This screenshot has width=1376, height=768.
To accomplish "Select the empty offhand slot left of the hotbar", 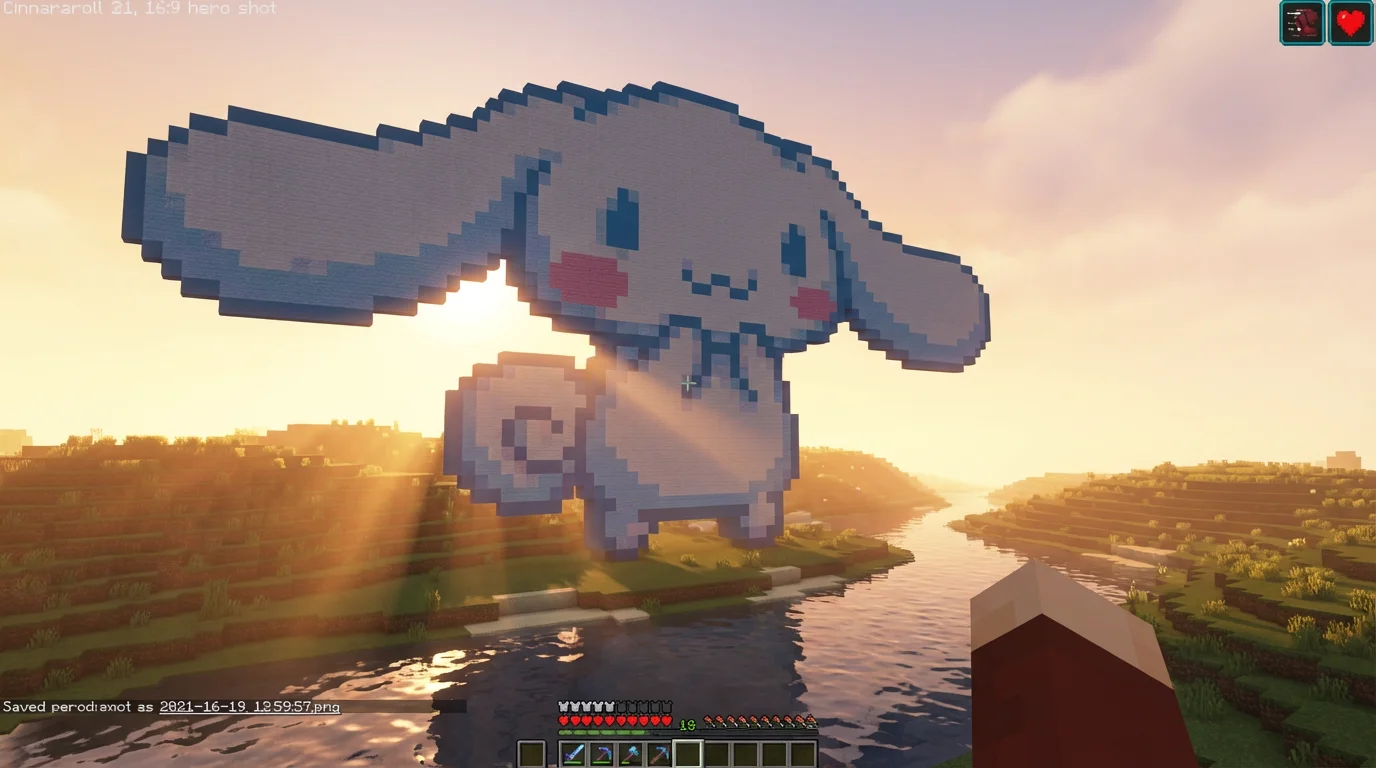I will point(532,753).
